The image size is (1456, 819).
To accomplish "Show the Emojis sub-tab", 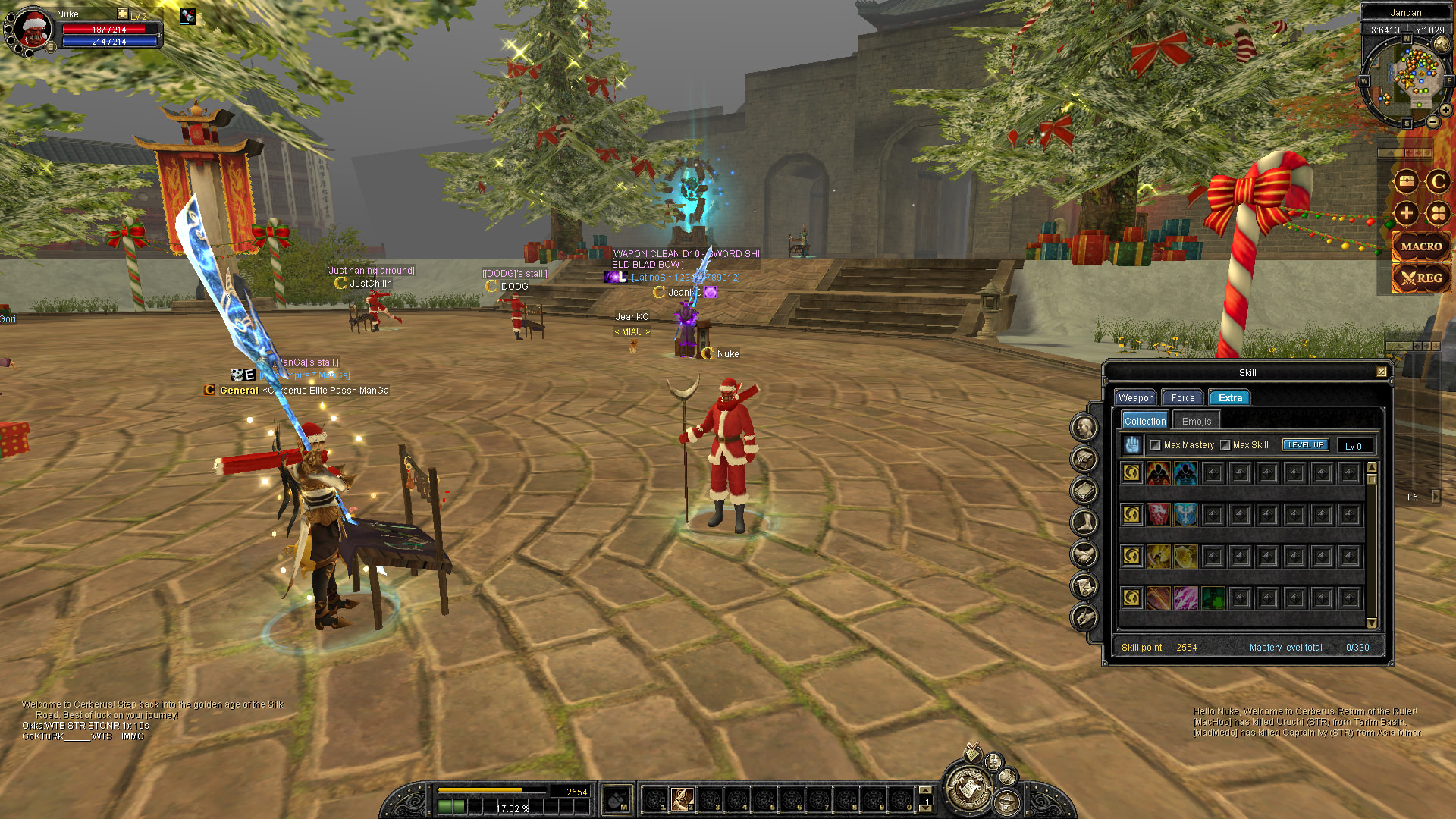I will click(x=1197, y=422).
